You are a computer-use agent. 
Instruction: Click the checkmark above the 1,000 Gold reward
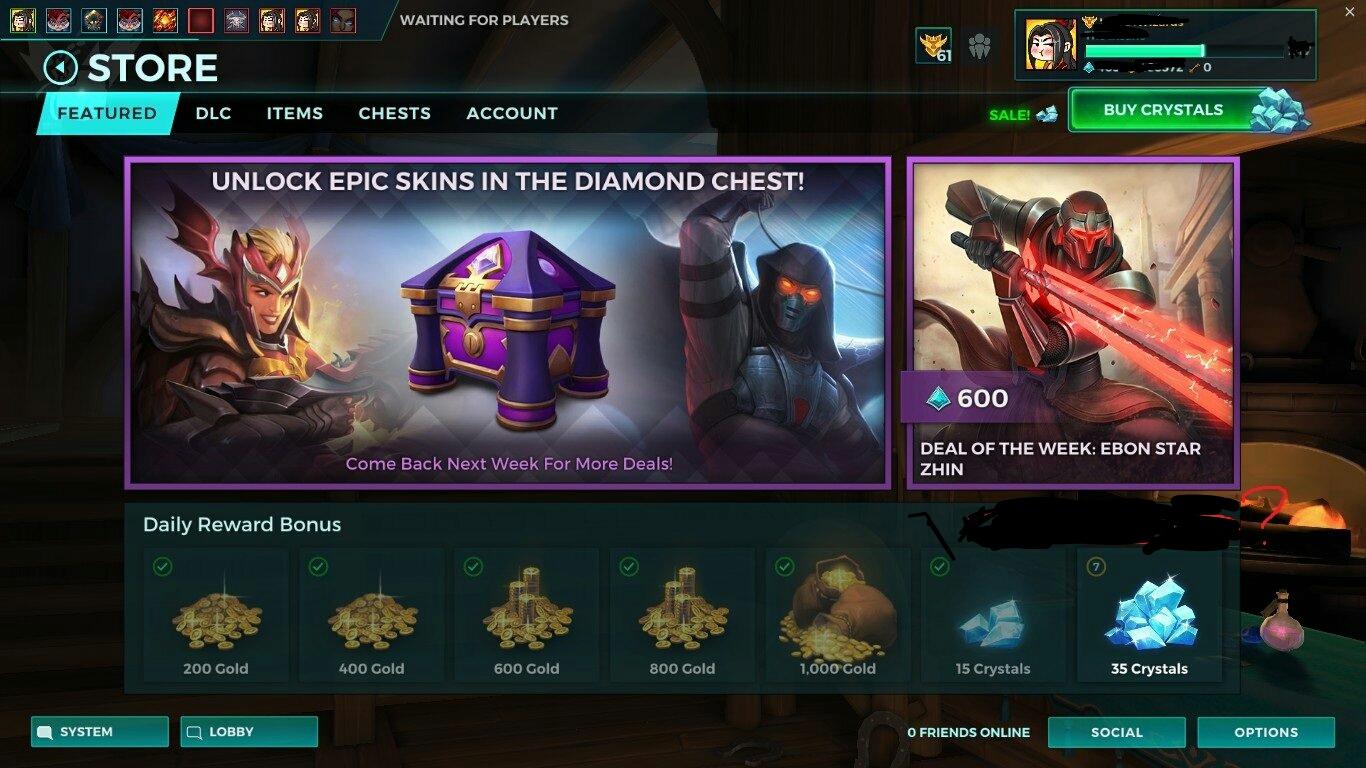click(x=784, y=564)
